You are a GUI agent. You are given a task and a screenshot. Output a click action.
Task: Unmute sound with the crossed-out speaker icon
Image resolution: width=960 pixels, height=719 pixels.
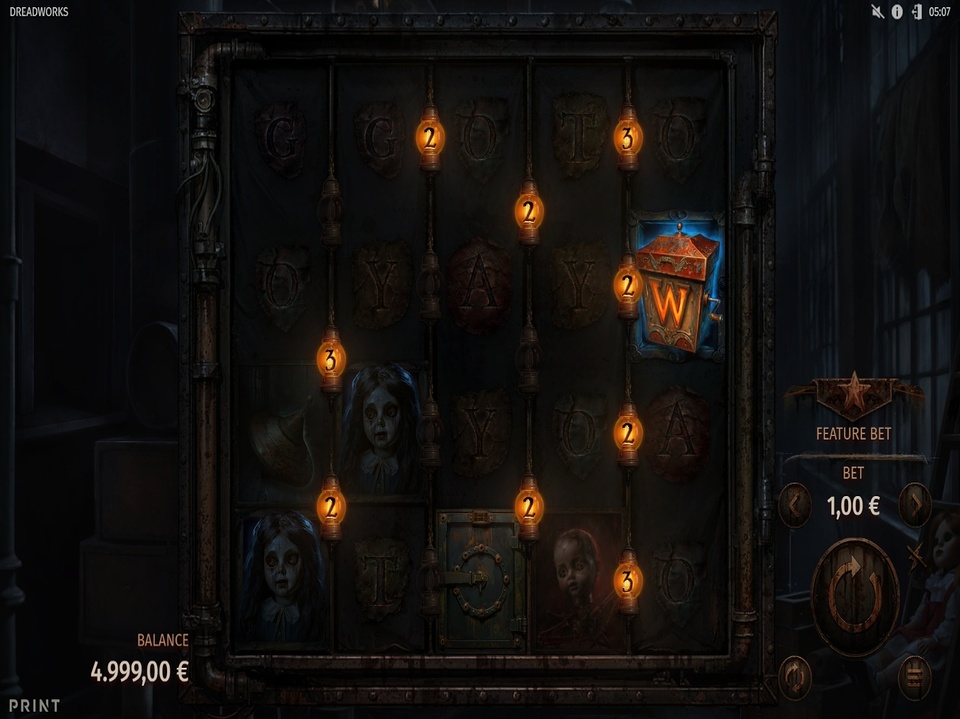point(878,12)
